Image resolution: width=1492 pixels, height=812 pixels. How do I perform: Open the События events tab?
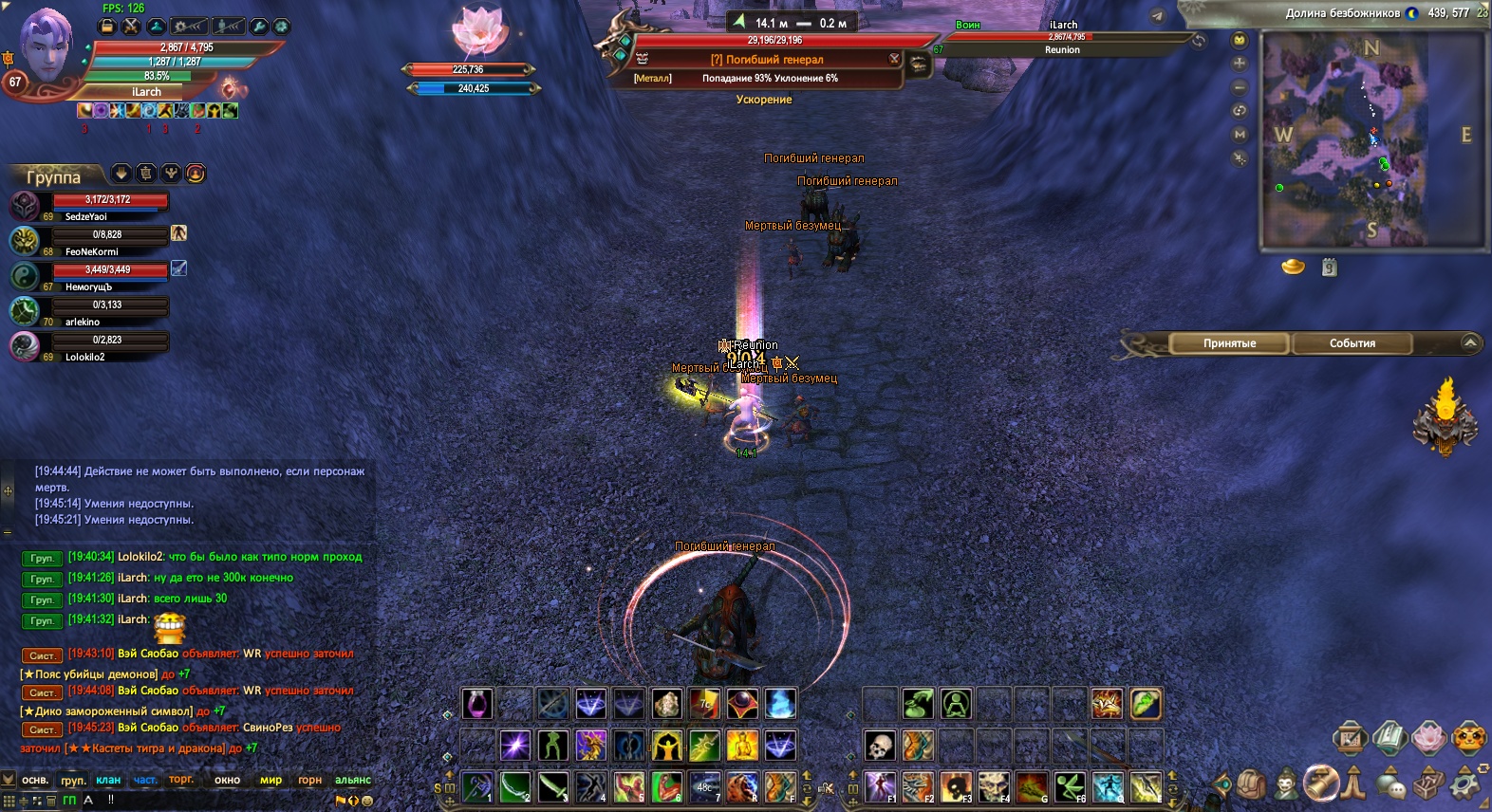[1352, 343]
